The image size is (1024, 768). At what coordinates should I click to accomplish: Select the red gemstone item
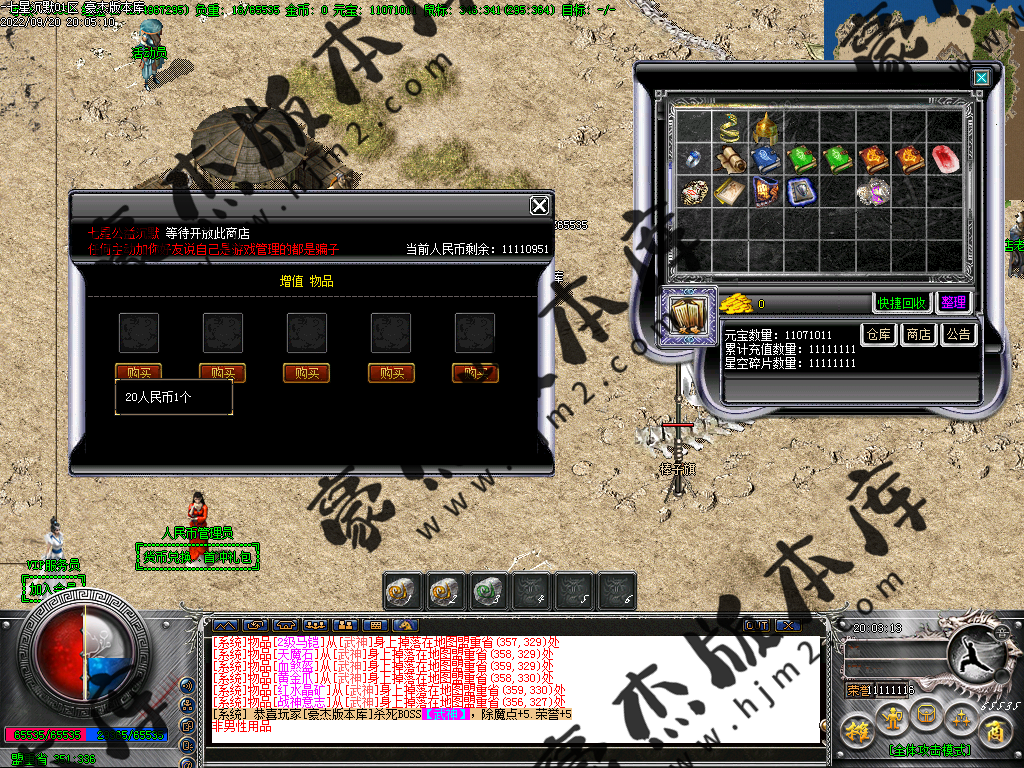click(945, 159)
